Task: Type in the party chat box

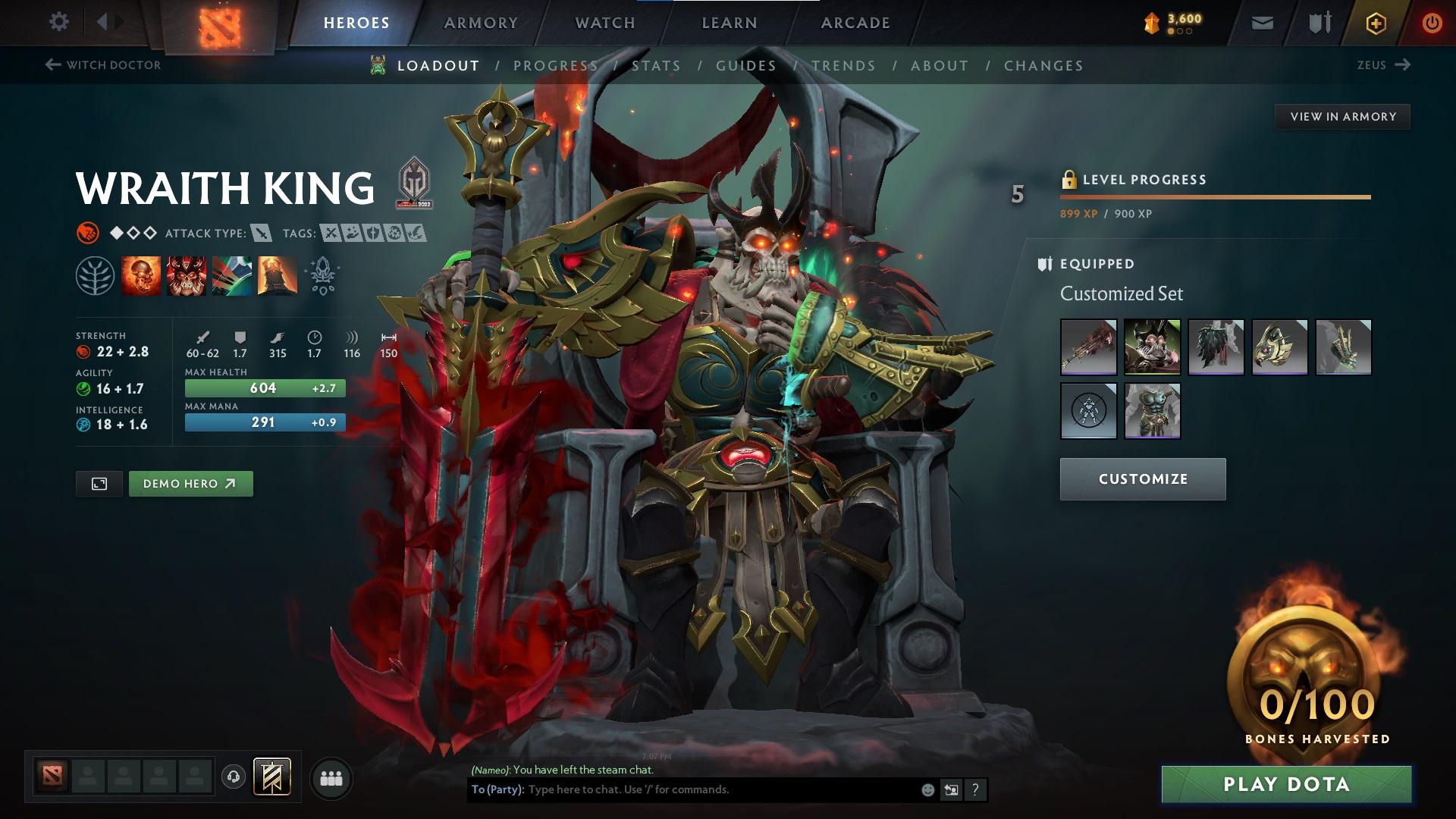Action: tap(720, 789)
